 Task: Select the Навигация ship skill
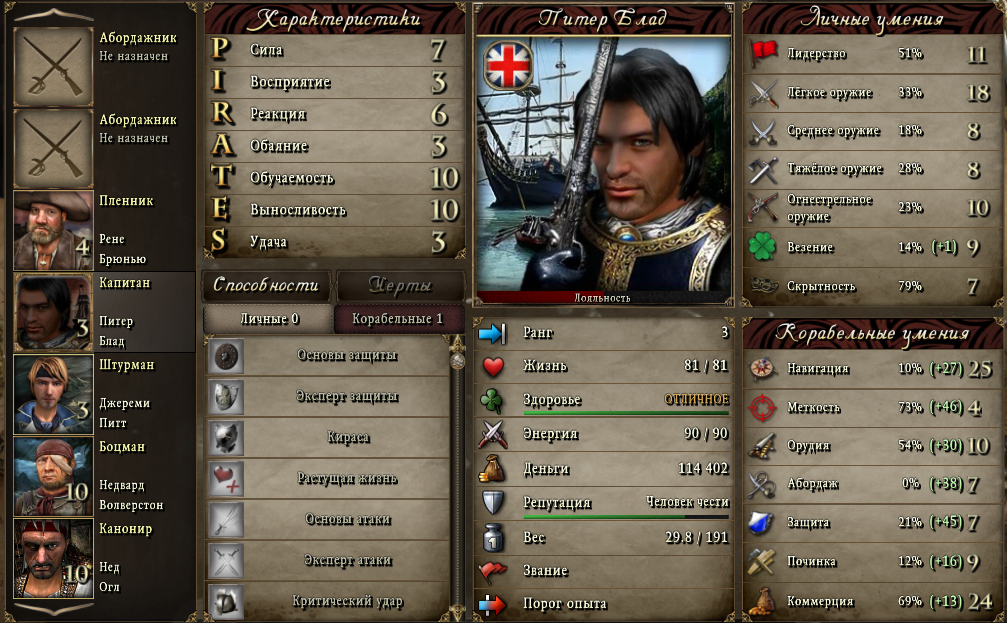pos(870,369)
